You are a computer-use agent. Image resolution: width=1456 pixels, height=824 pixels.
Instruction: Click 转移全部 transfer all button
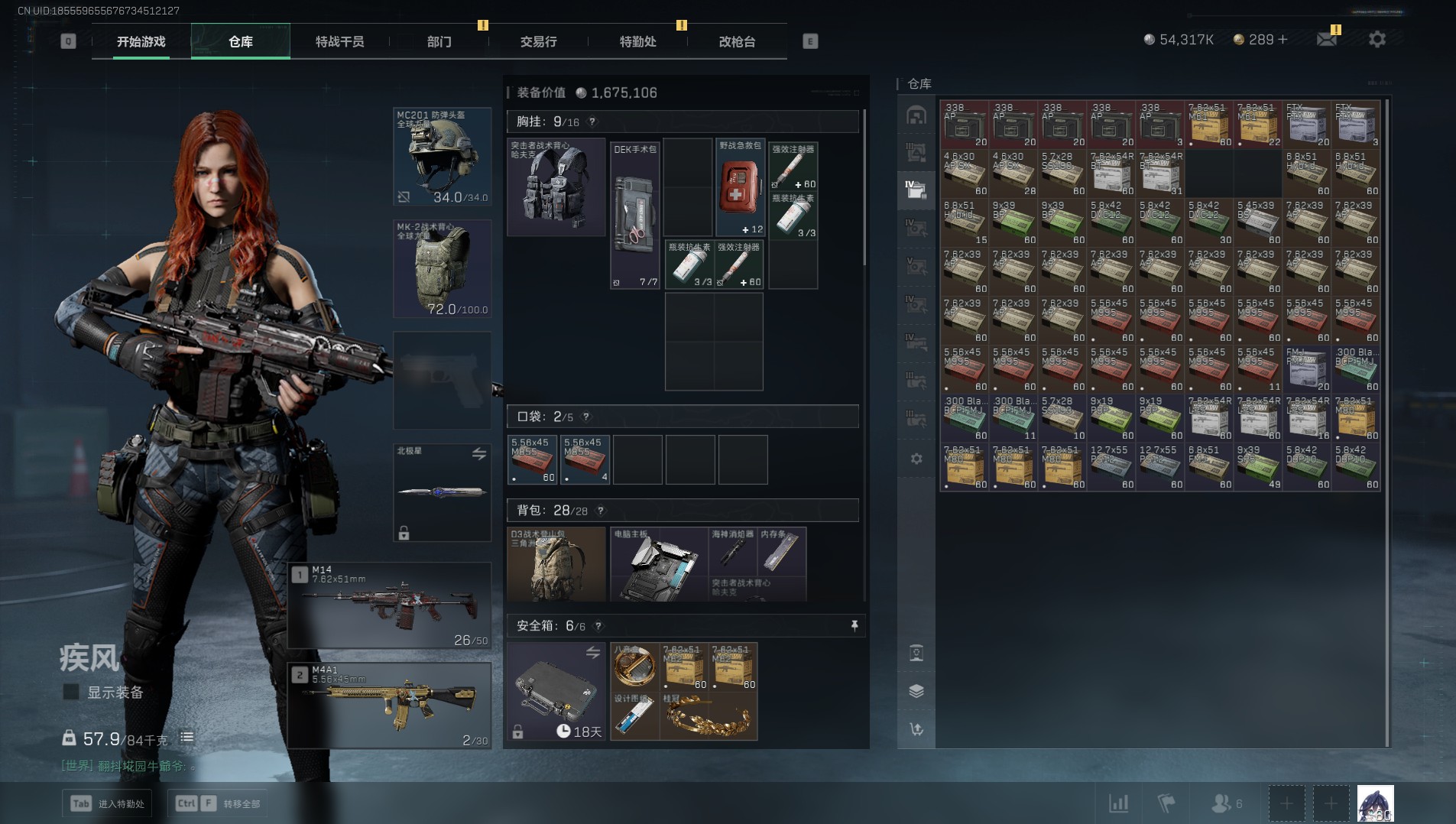[x=218, y=803]
